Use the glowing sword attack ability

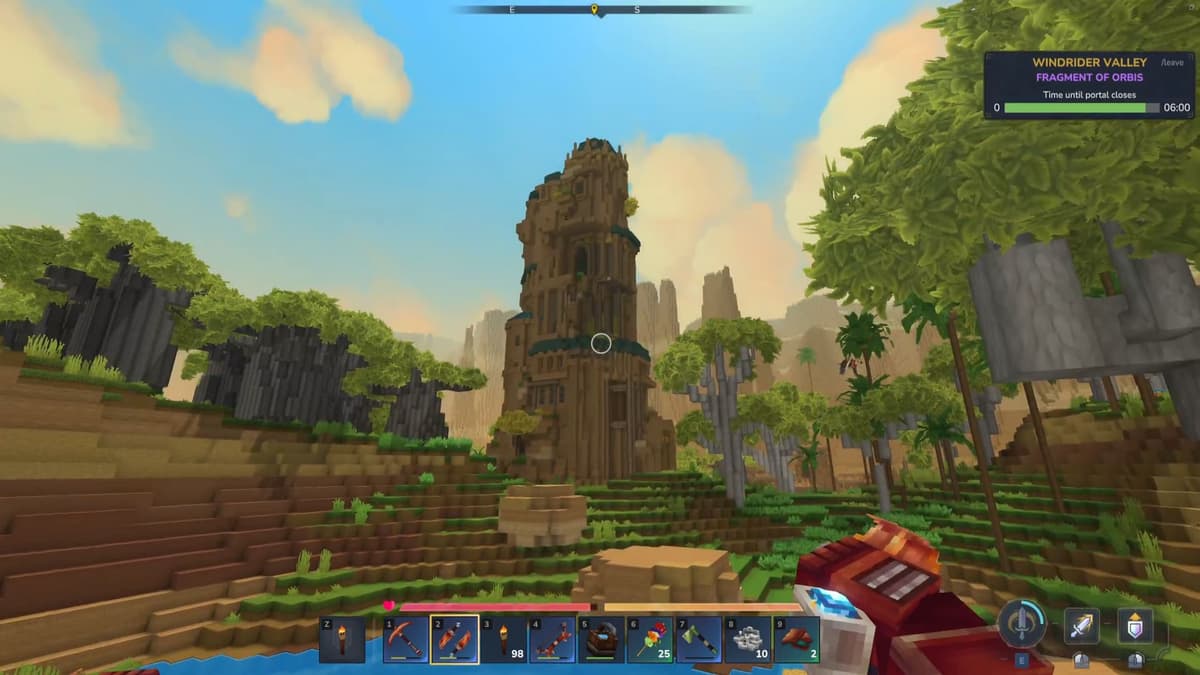[1081, 626]
